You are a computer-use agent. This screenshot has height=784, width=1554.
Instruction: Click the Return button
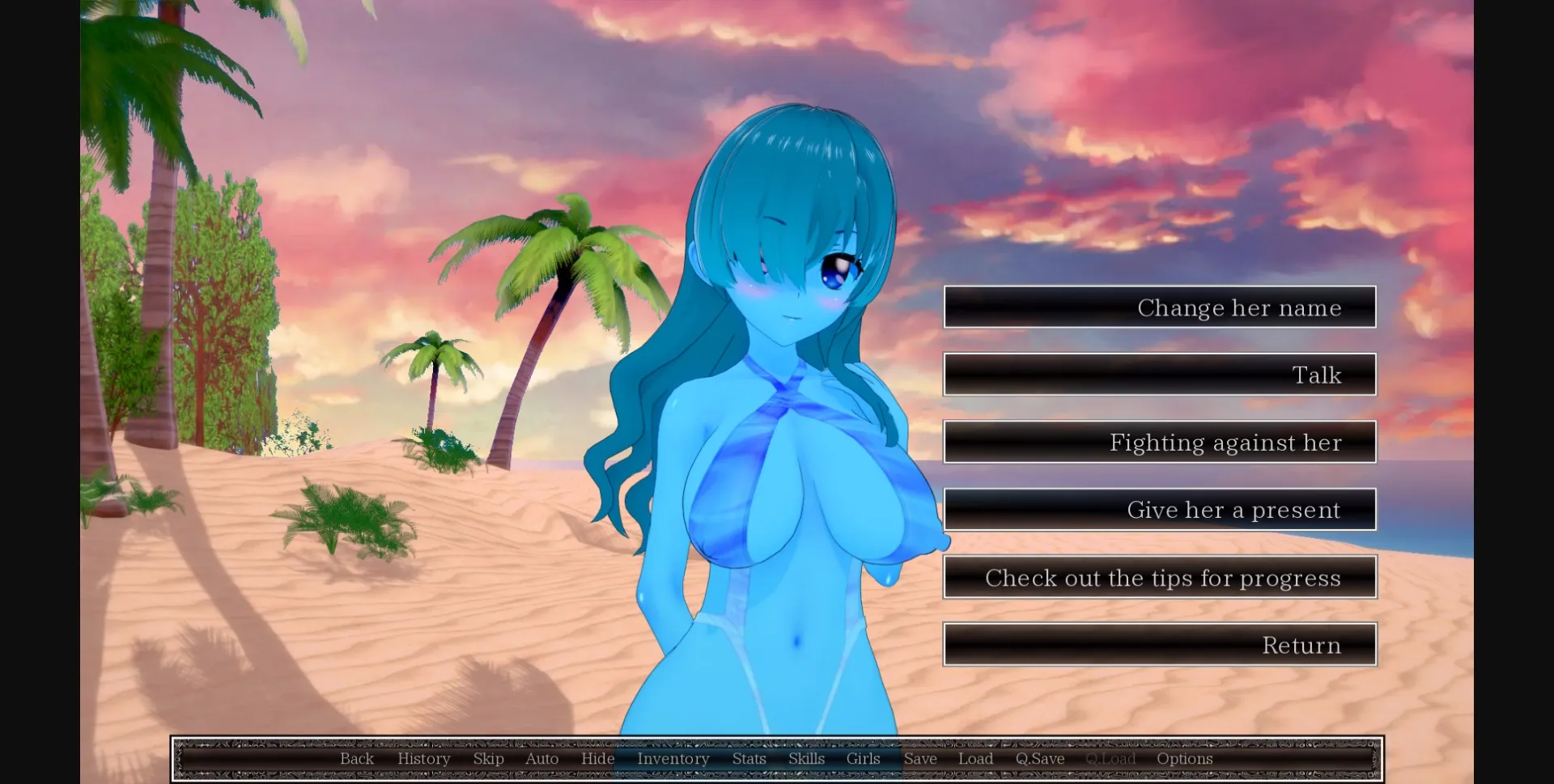(x=1160, y=644)
